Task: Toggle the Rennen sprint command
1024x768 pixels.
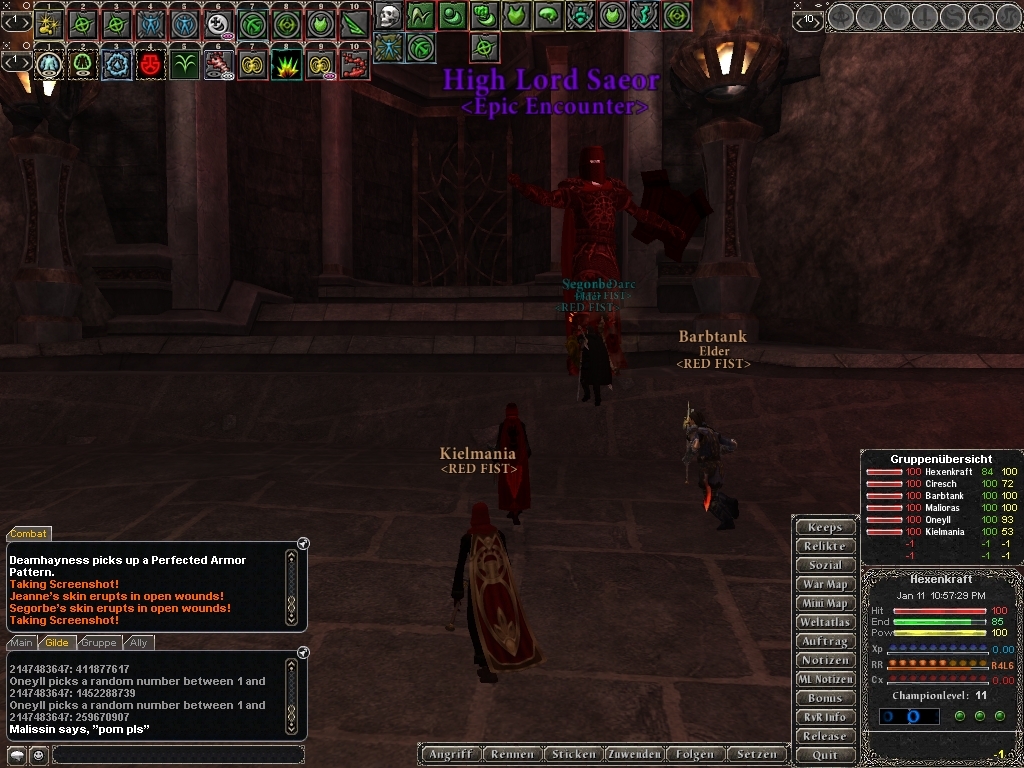Action: pyautogui.click(x=512, y=754)
